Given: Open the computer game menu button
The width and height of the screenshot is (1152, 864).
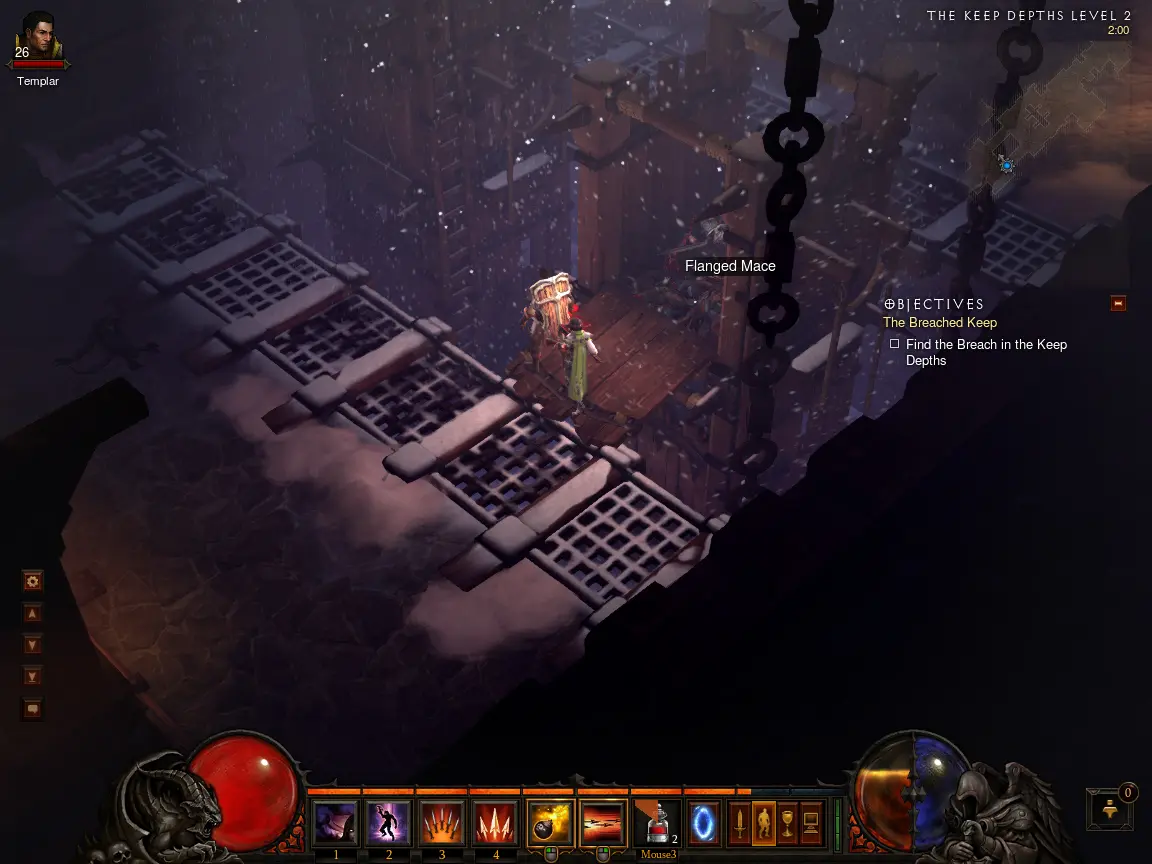Looking at the screenshot, I should 811,823.
